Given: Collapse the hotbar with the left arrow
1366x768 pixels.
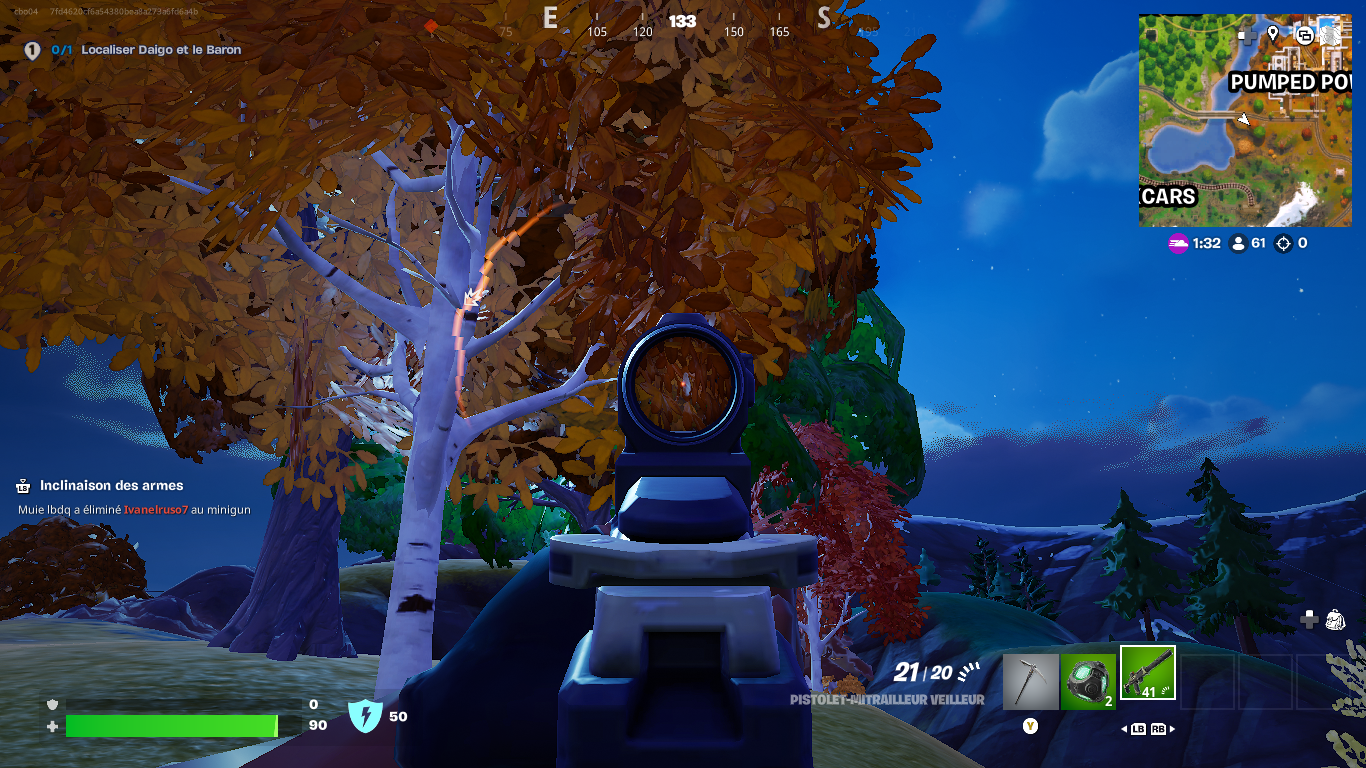Looking at the screenshot, I should point(1125,729).
